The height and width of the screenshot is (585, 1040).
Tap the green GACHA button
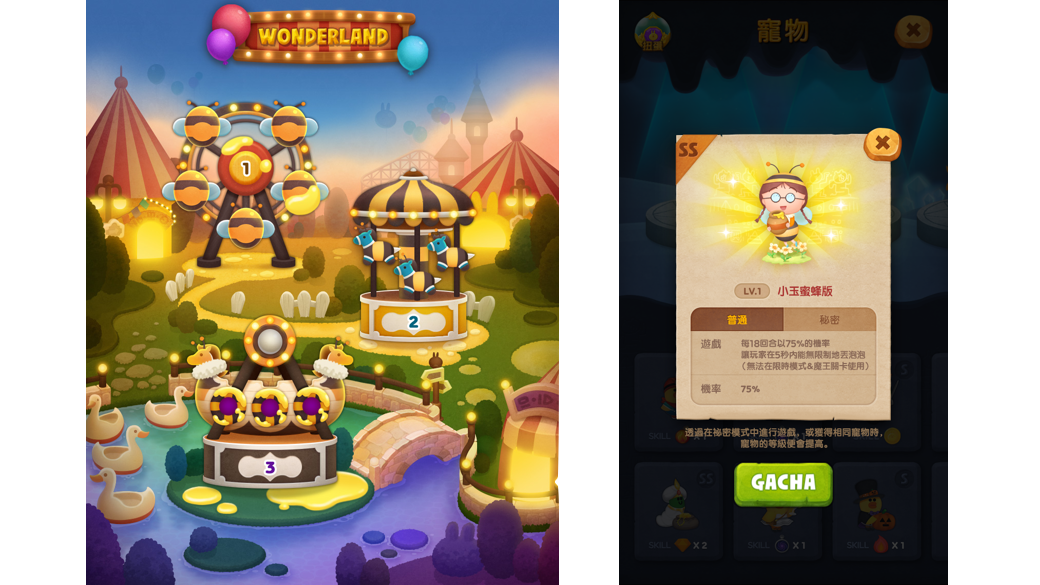[783, 483]
